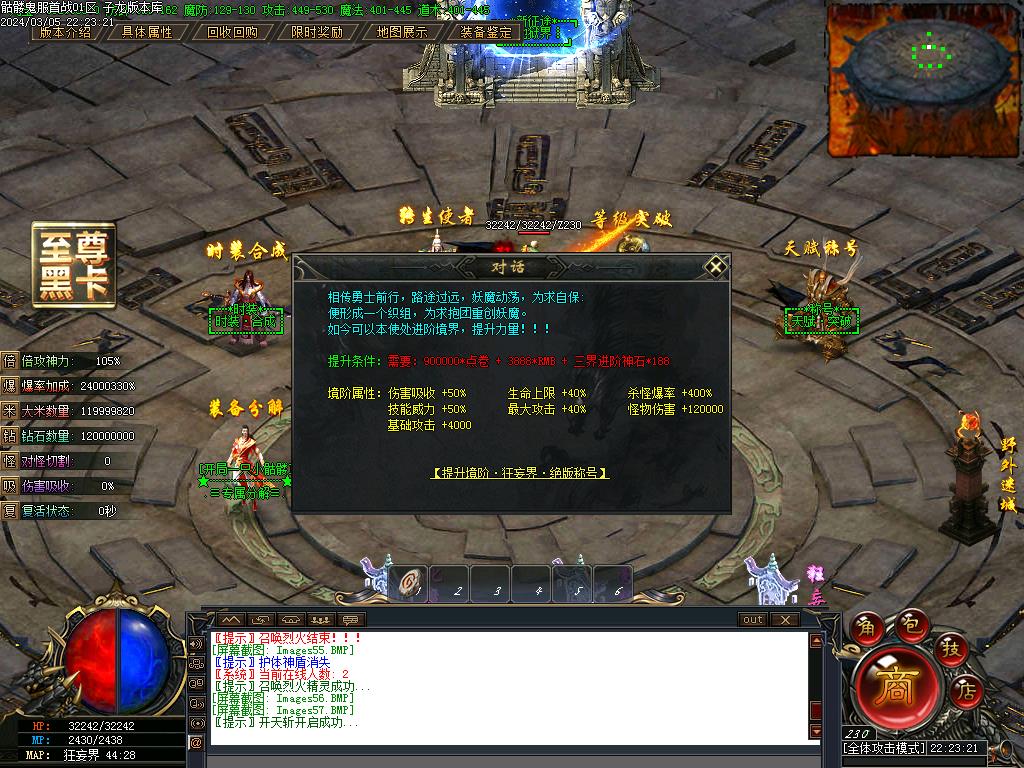
Task: Toggle the 全体攻击模式 attack mode label
Action: pyautogui.click(x=884, y=748)
